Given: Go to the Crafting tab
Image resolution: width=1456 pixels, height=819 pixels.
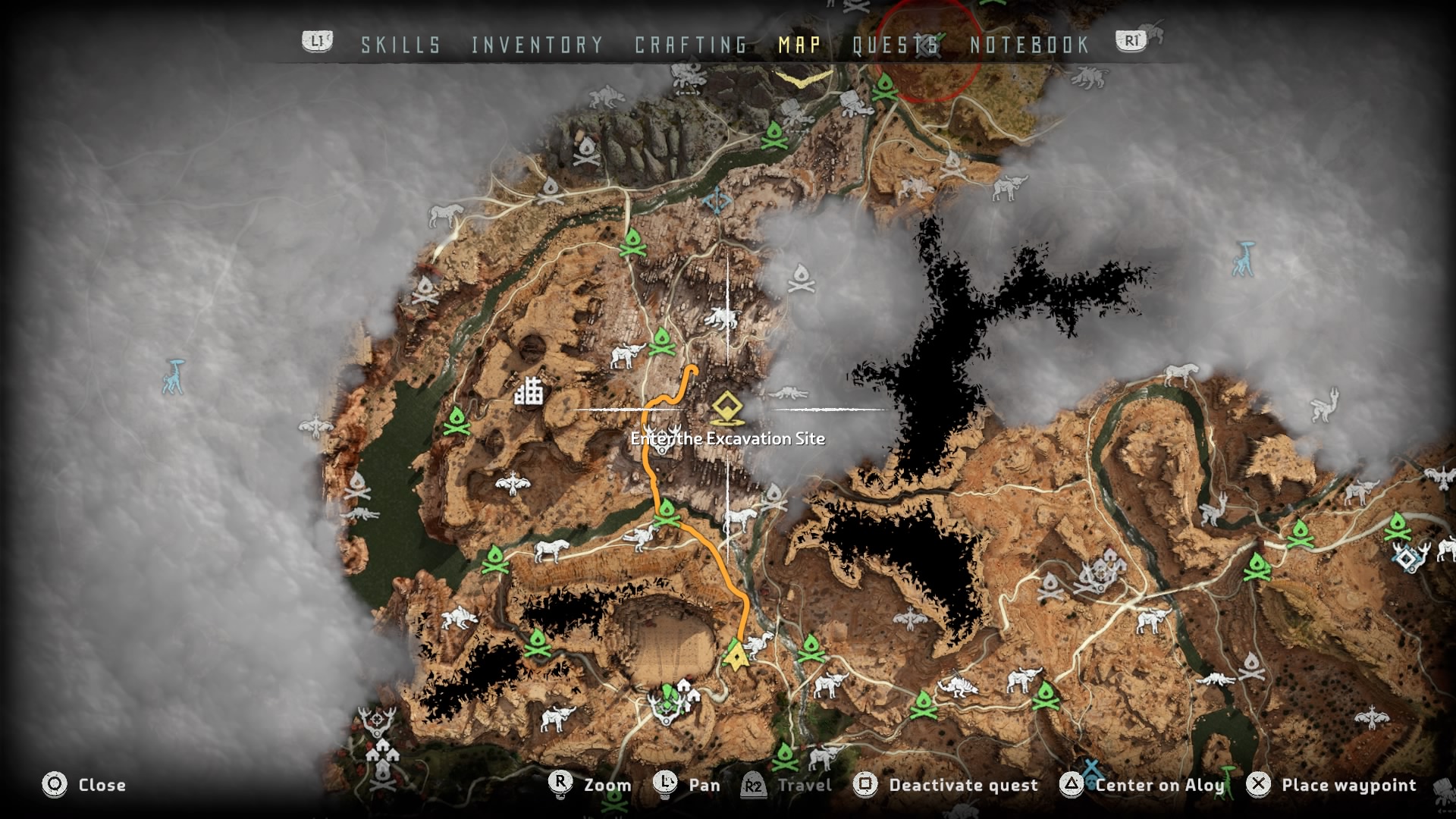Looking at the screenshot, I should click(691, 45).
